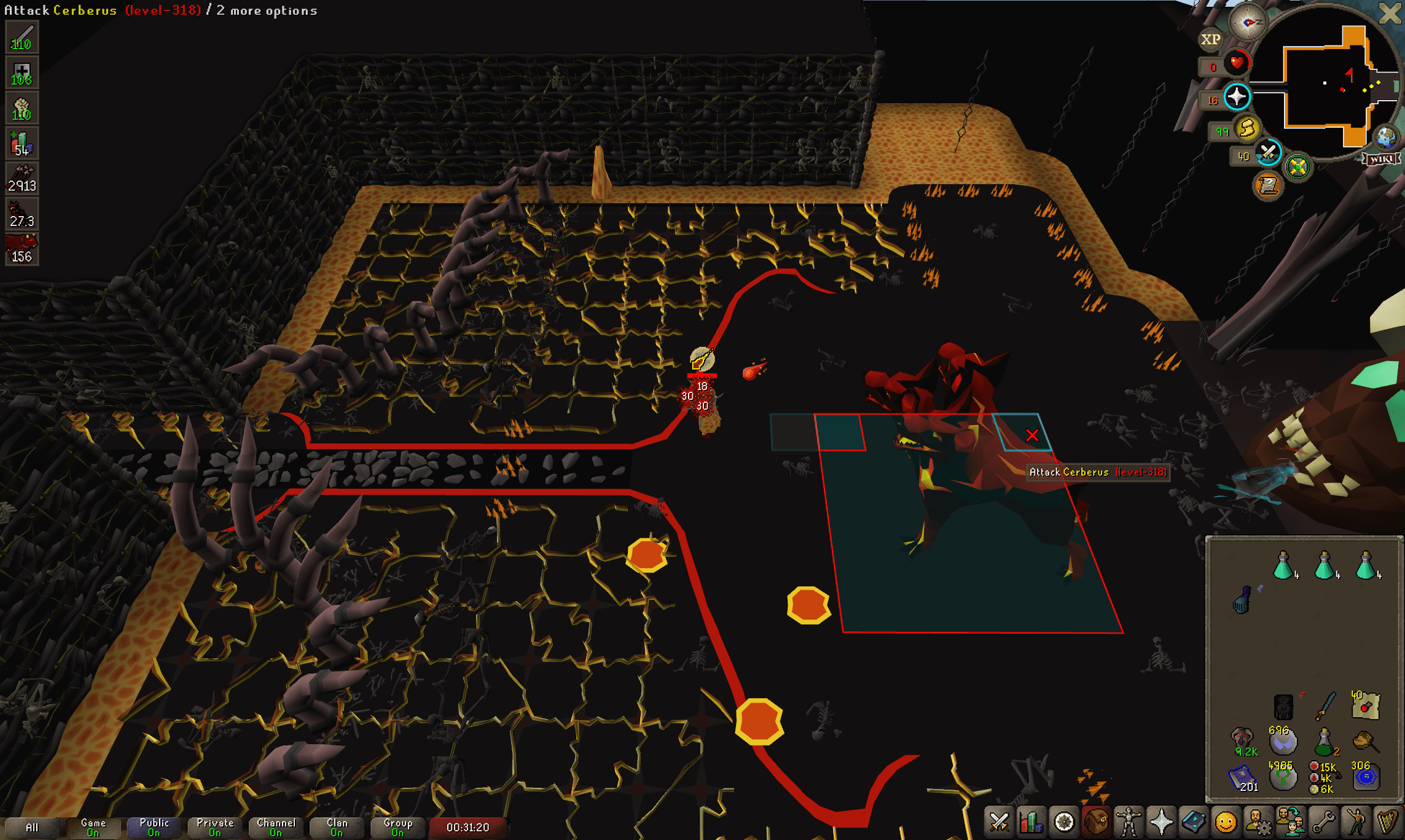The width and height of the screenshot is (1405, 840).
Task: Switch to the Skills tab
Action: click(x=1031, y=822)
